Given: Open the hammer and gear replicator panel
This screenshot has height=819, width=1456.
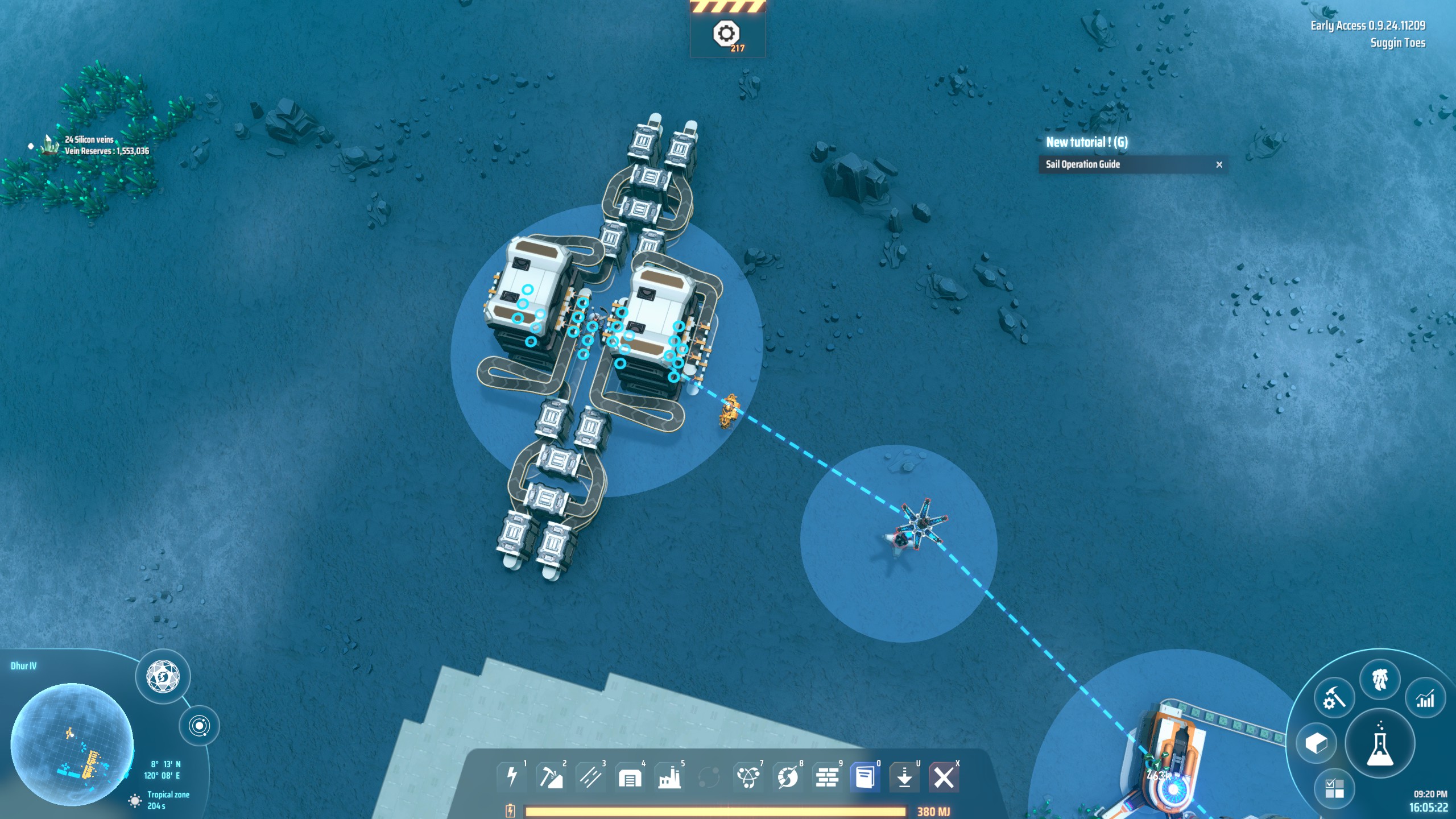Looking at the screenshot, I should tap(1334, 697).
